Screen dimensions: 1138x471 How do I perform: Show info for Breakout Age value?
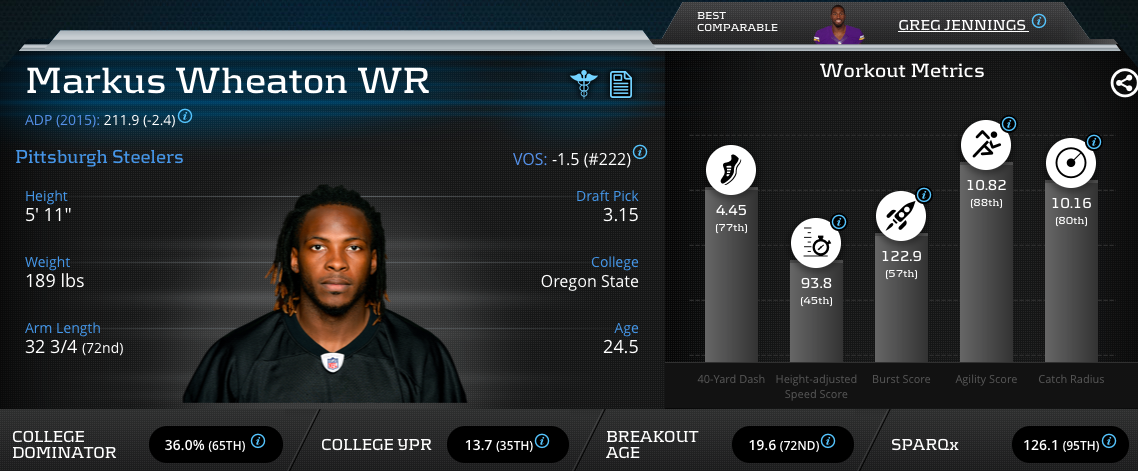[829, 440]
